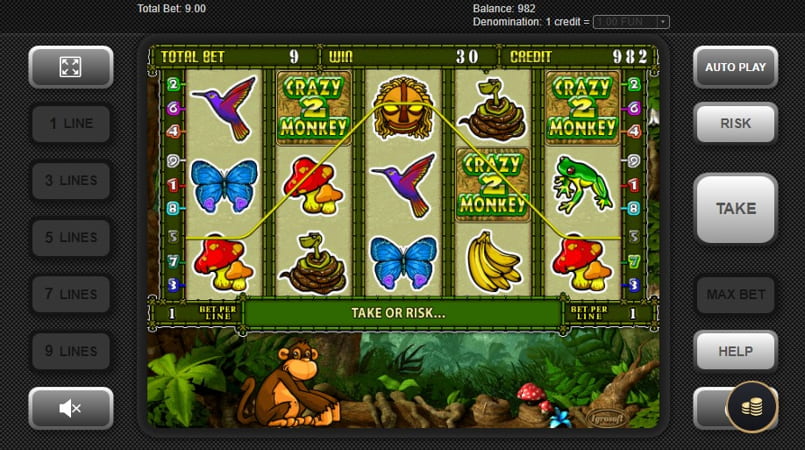Click the RISK button

[735, 124]
